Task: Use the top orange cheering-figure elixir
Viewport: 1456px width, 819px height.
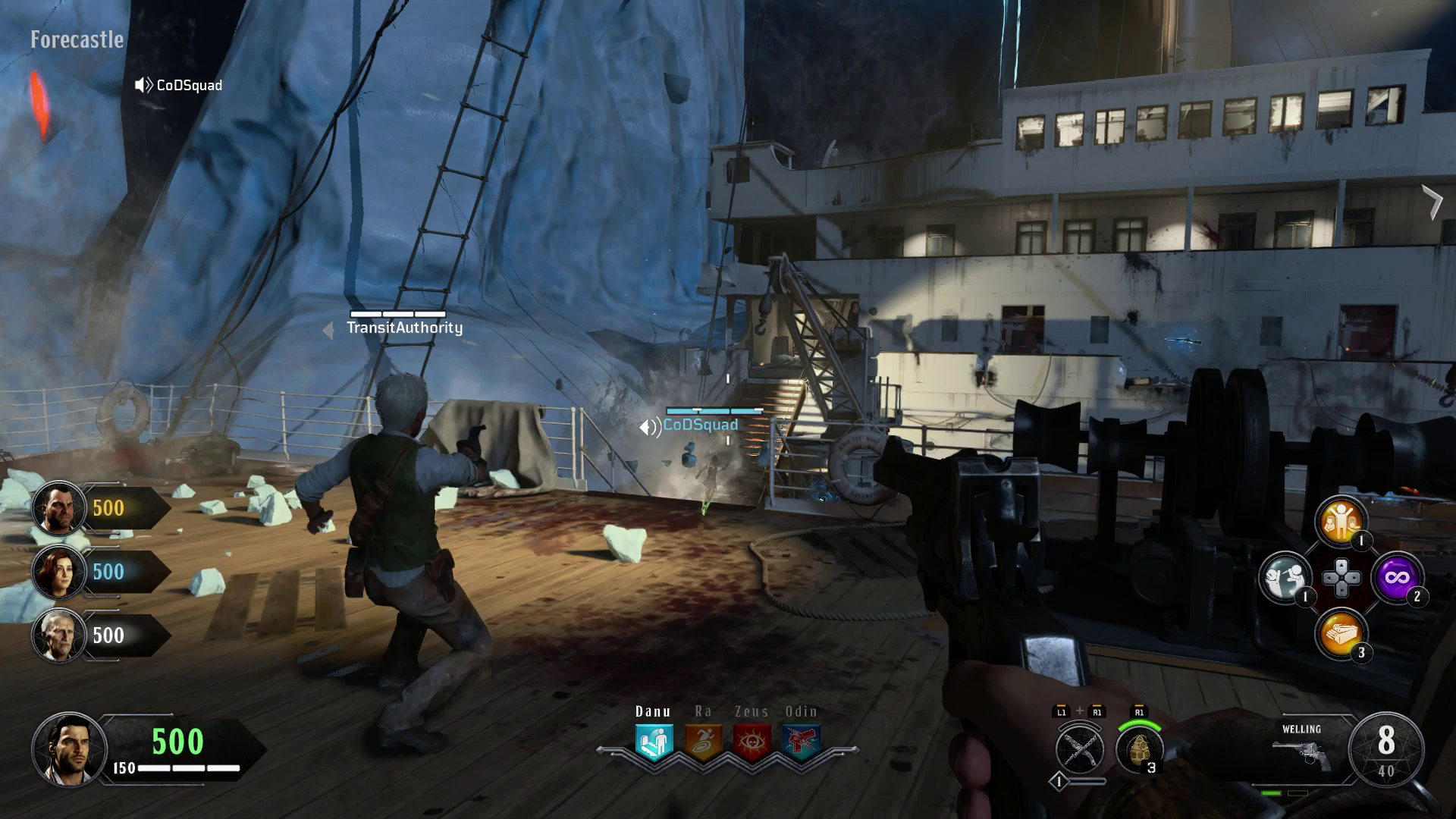Action: point(1341,521)
